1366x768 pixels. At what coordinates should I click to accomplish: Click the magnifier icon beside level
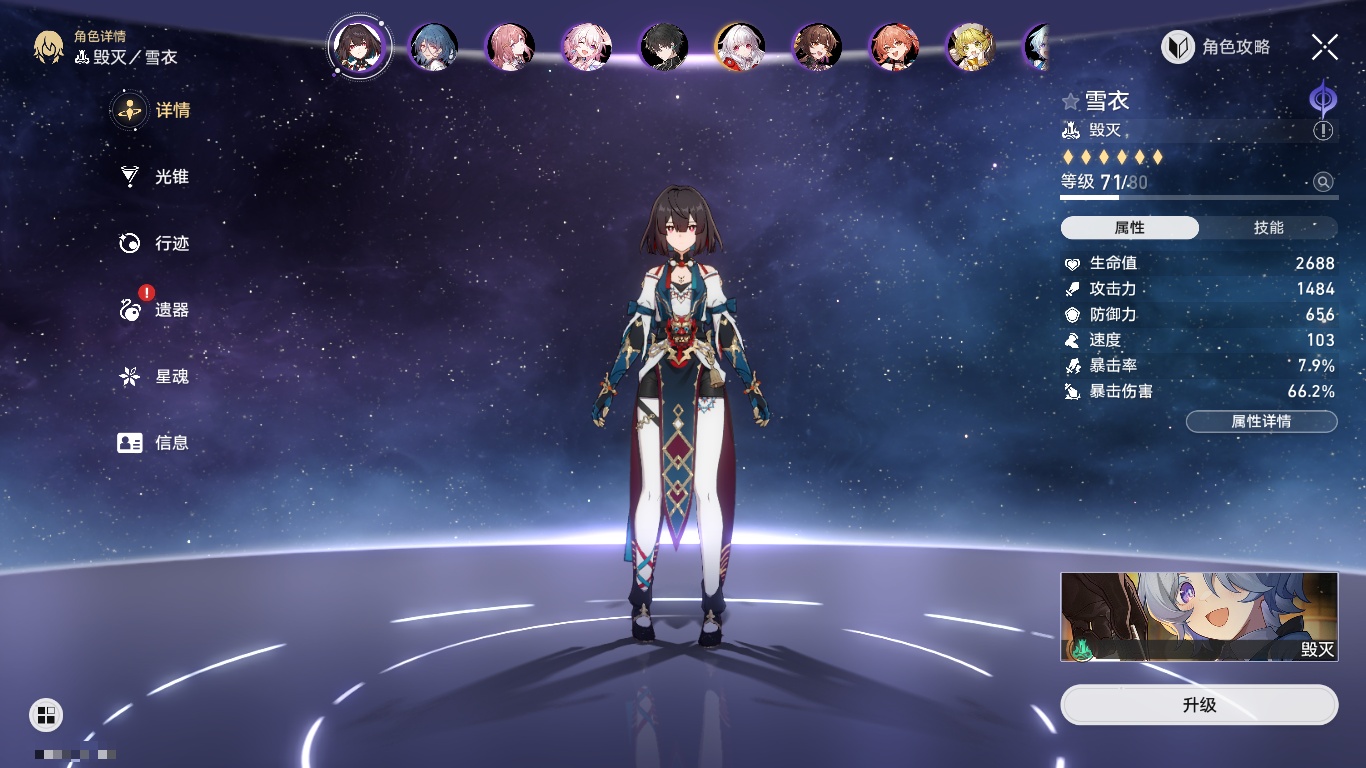[x=1323, y=182]
